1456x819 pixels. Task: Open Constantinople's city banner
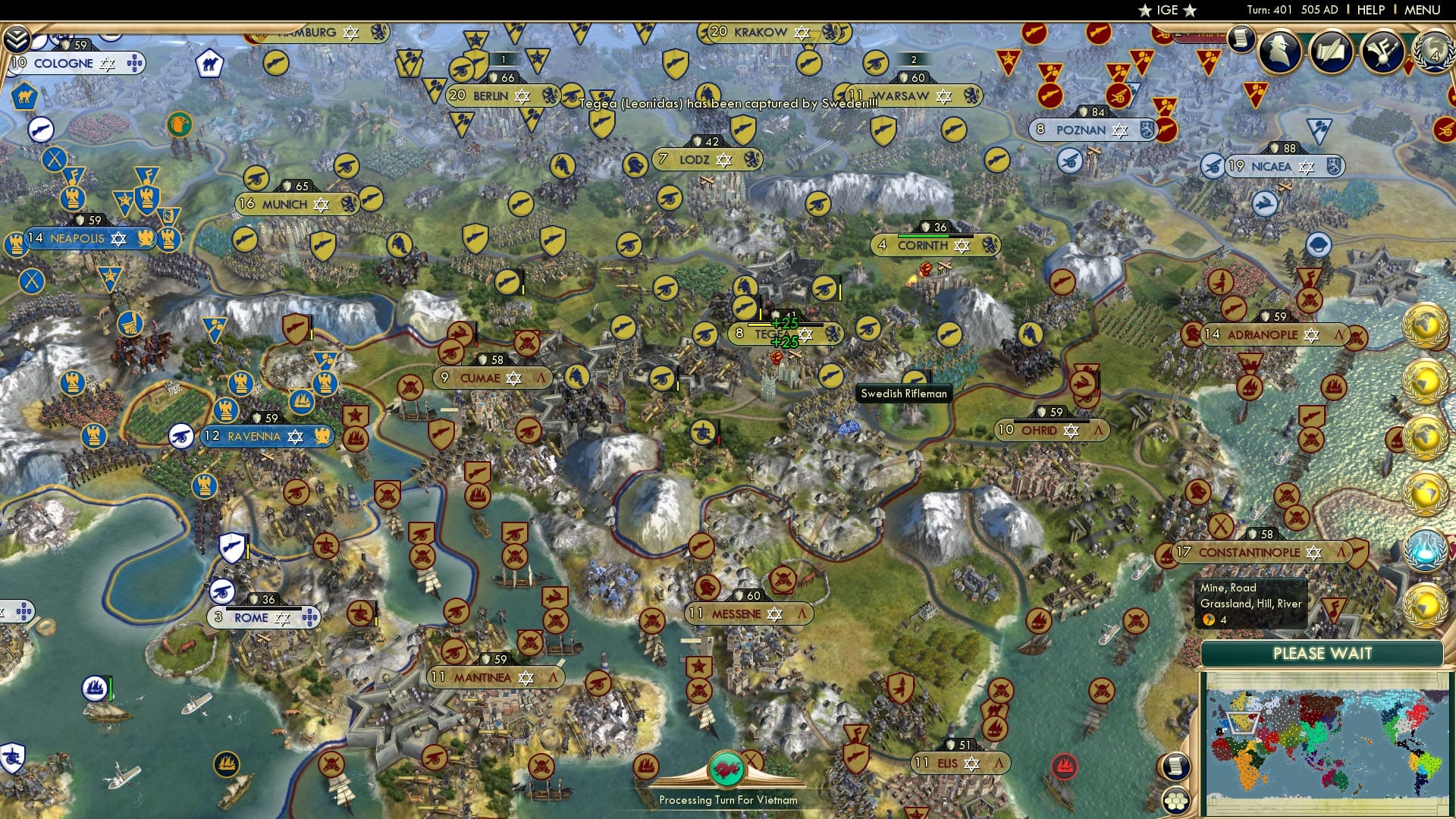[x=1250, y=554]
